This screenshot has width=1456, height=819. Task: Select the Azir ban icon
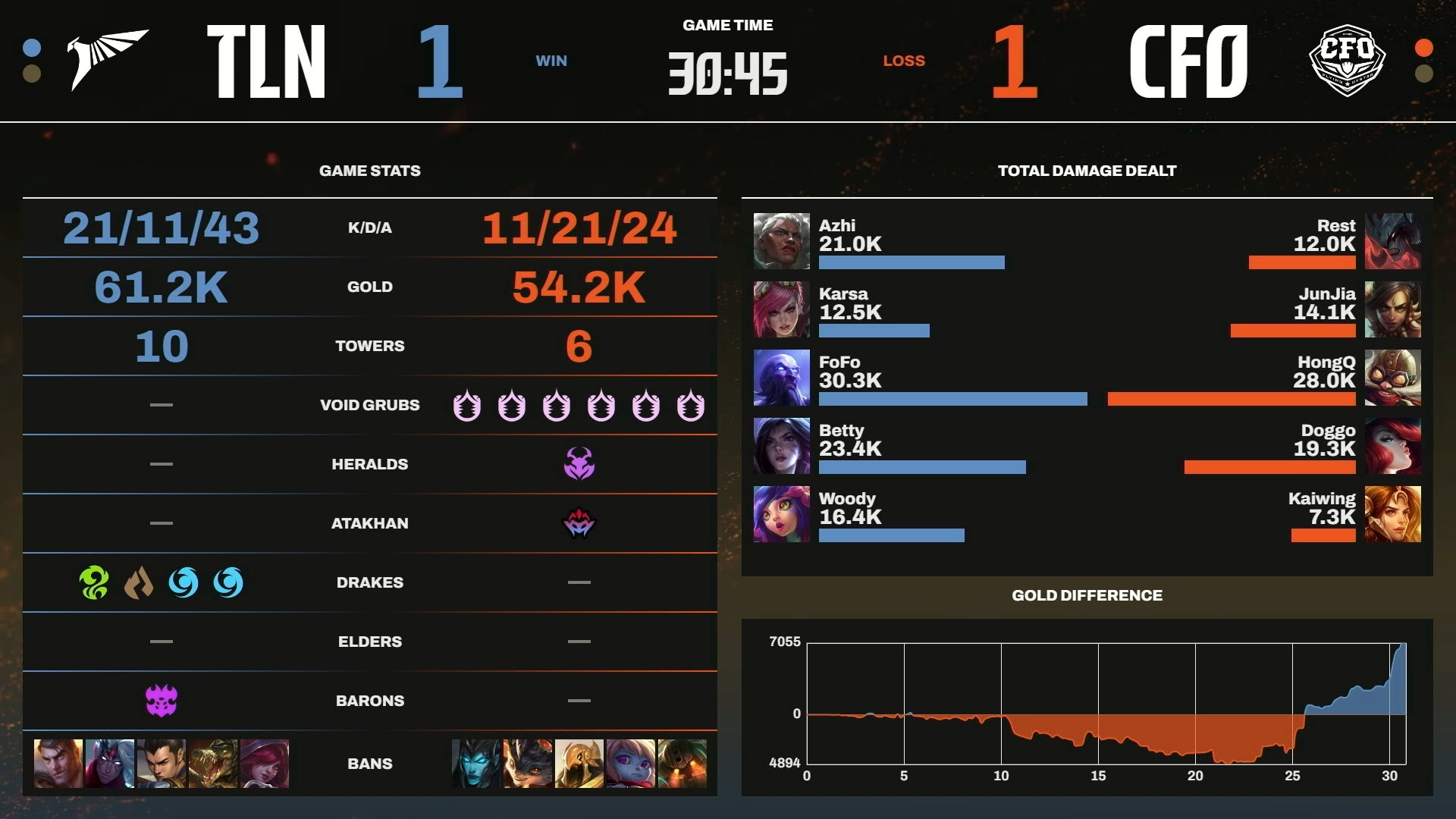579,764
